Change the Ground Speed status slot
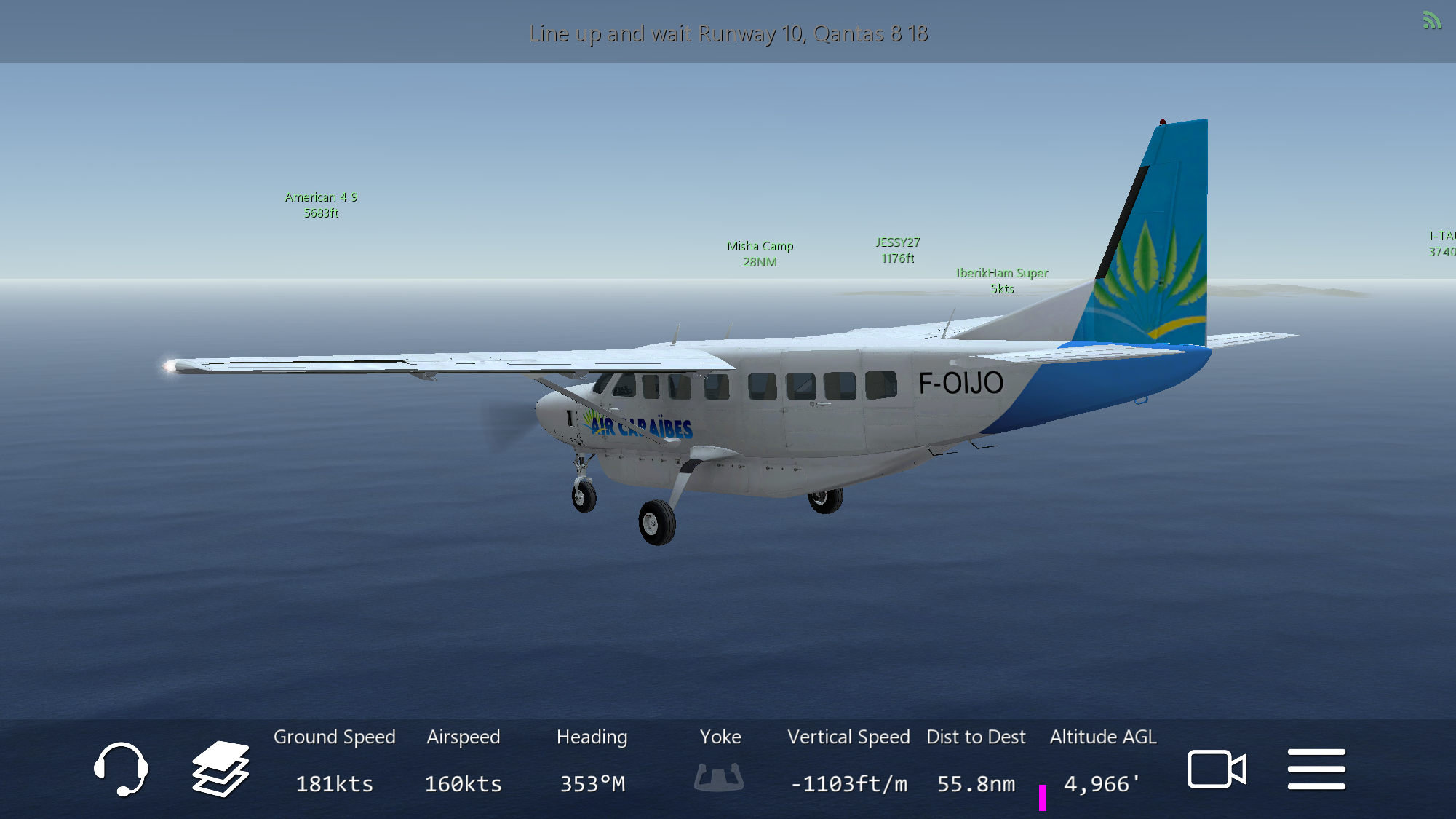This screenshot has width=1456, height=819. (x=334, y=762)
